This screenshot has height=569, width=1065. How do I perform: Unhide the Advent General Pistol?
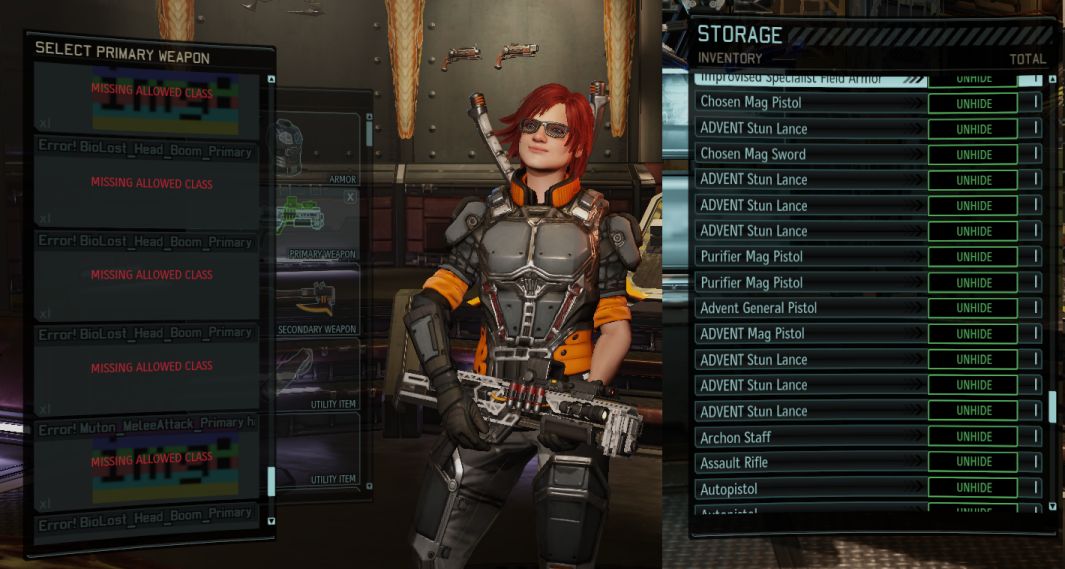pyautogui.click(x=973, y=308)
